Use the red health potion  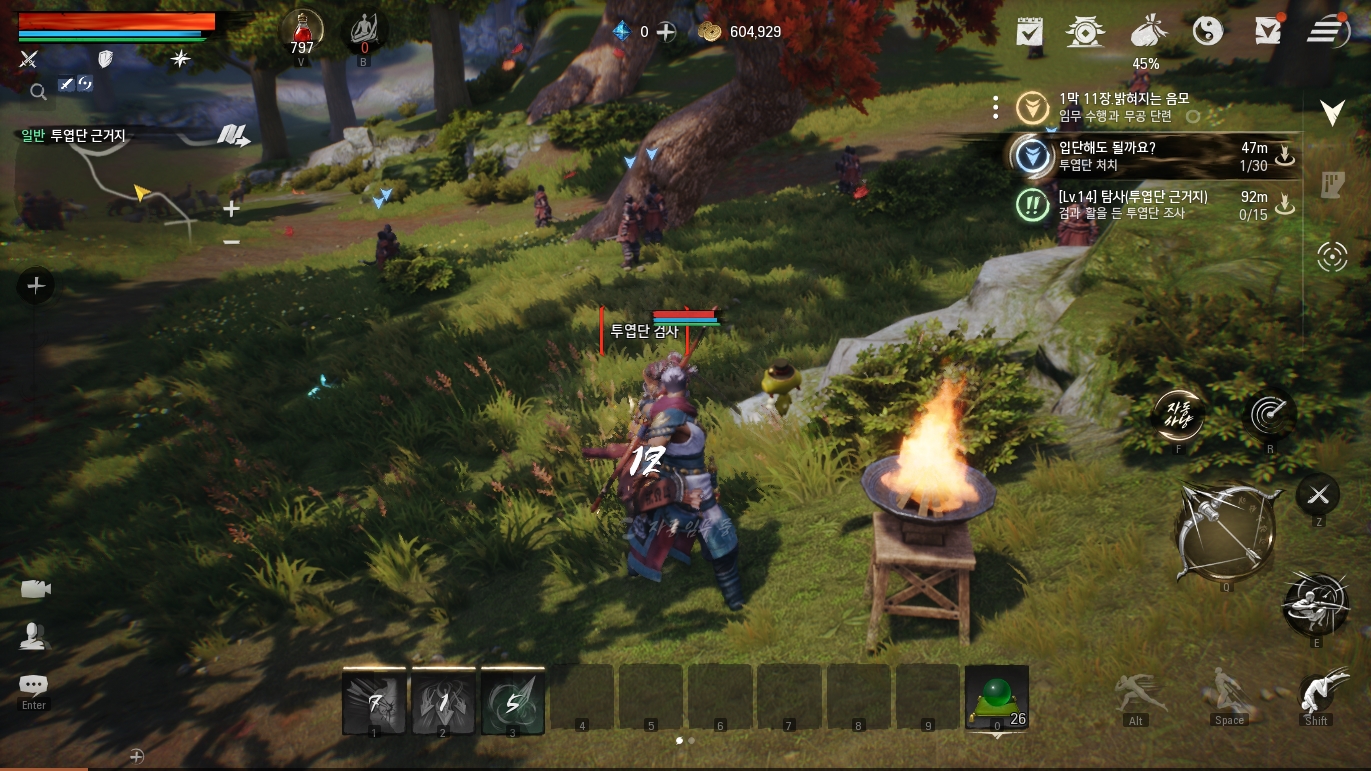tap(301, 31)
